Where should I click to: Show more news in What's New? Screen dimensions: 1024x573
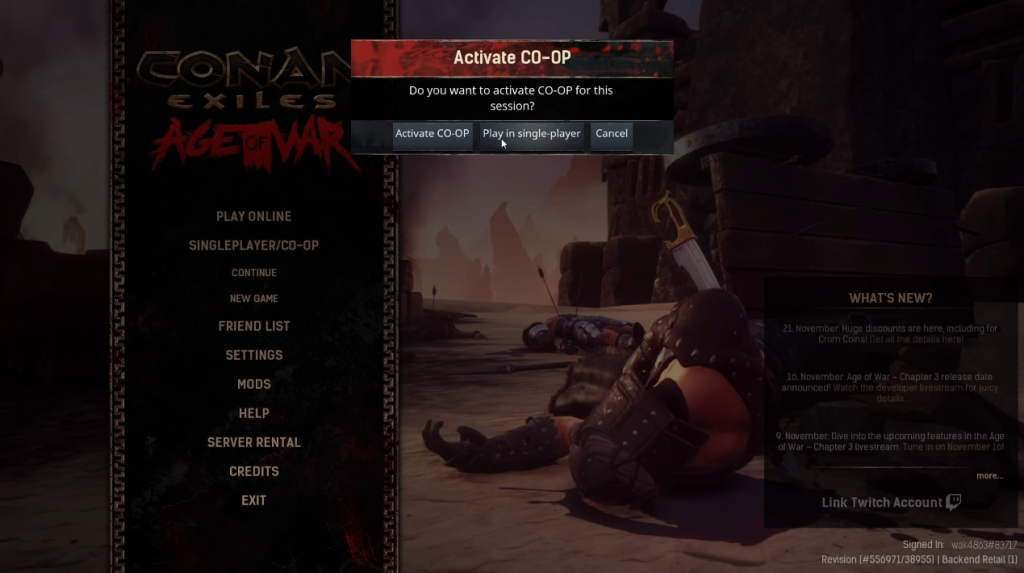tap(989, 476)
